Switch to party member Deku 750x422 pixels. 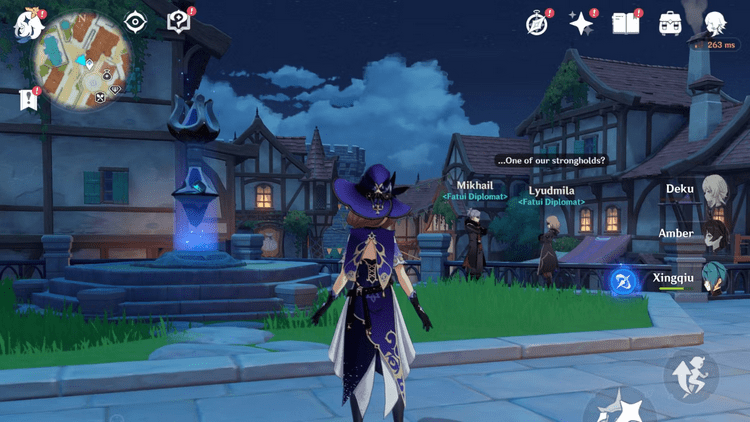point(713,190)
